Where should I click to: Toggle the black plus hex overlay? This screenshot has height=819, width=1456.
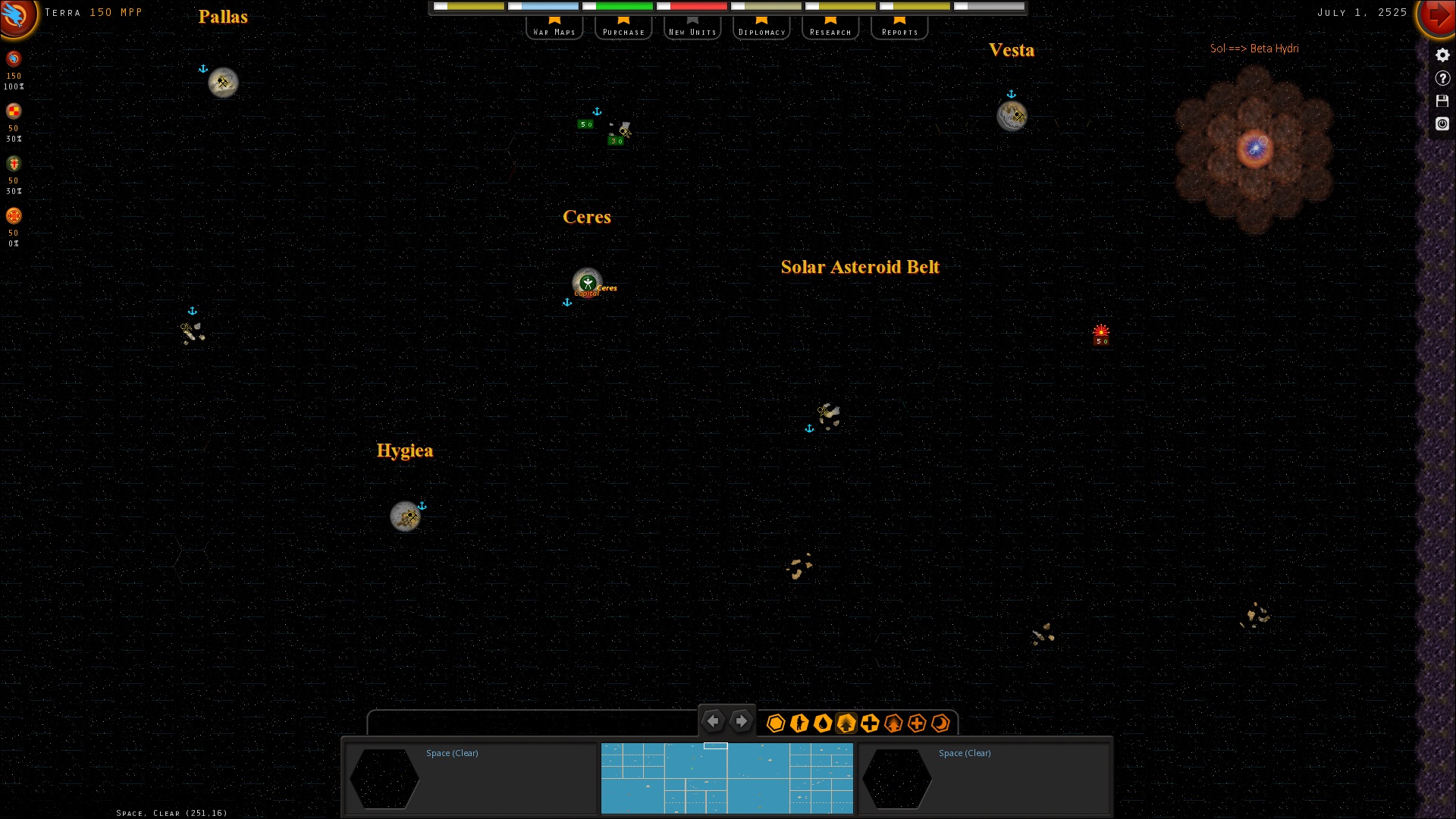pyautogui.click(x=871, y=723)
